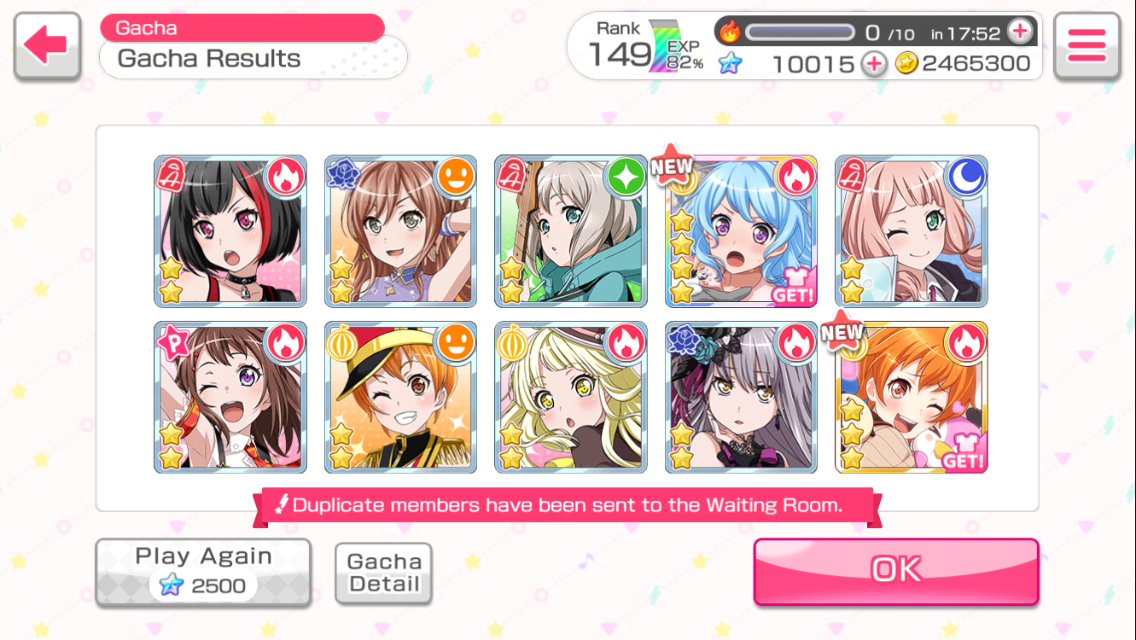Viewport: 1136px width, 640px height.
Task: Choose the silver-haired gothic dress card
Action: pos(741,397)
